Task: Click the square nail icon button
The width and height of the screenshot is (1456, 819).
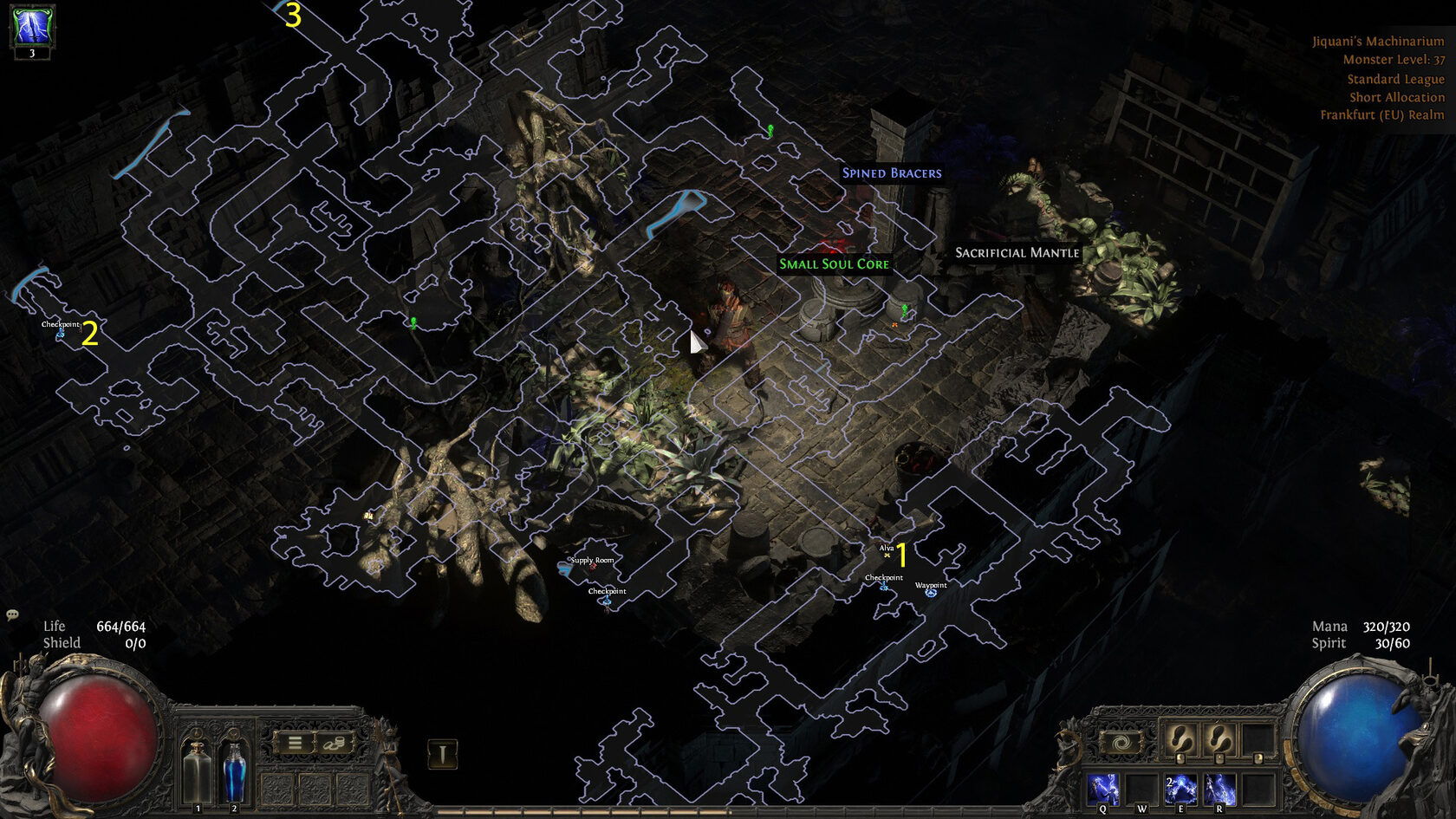Action: tap(442, 754)
